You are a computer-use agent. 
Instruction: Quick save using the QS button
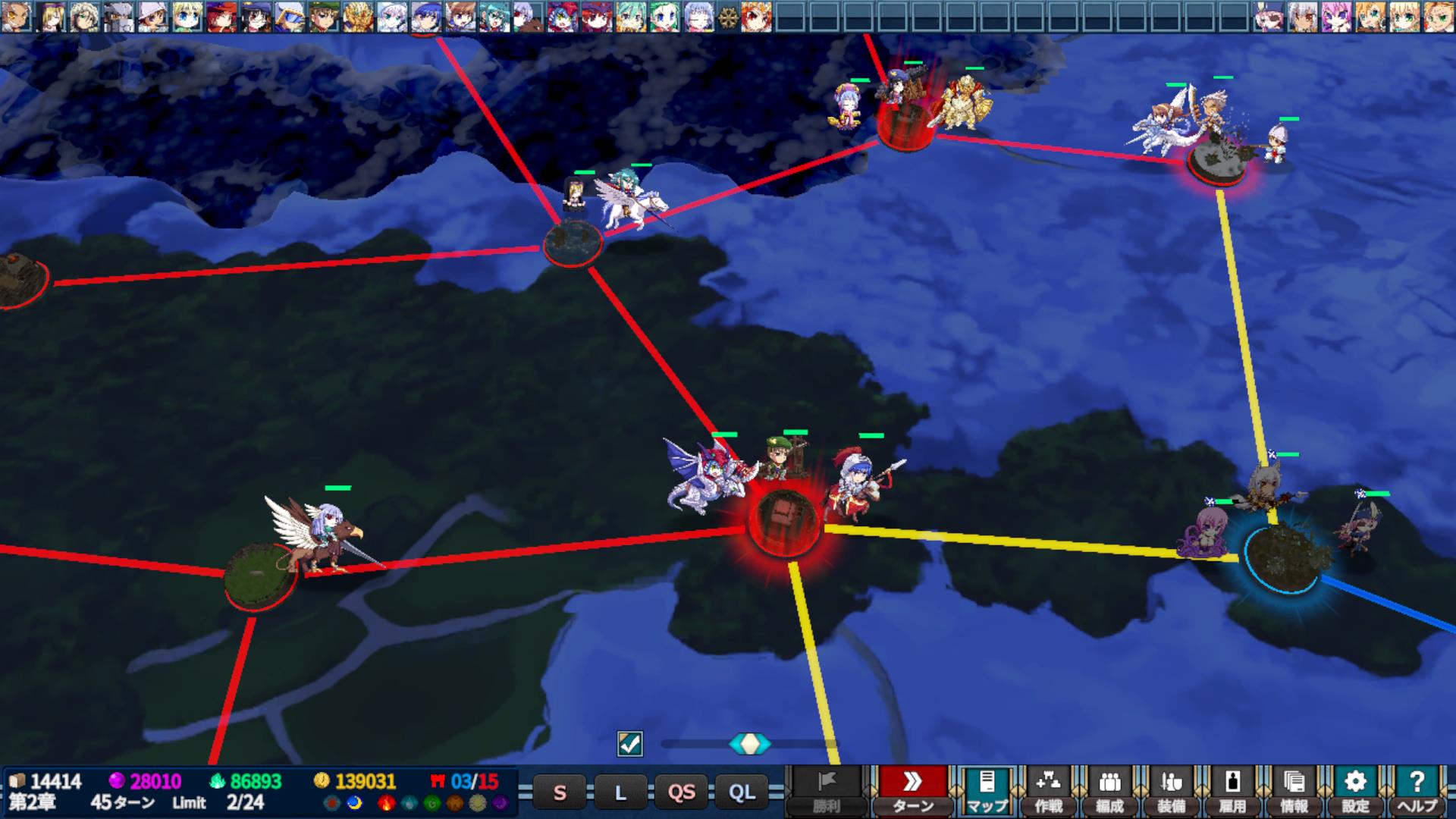(681, 792)
